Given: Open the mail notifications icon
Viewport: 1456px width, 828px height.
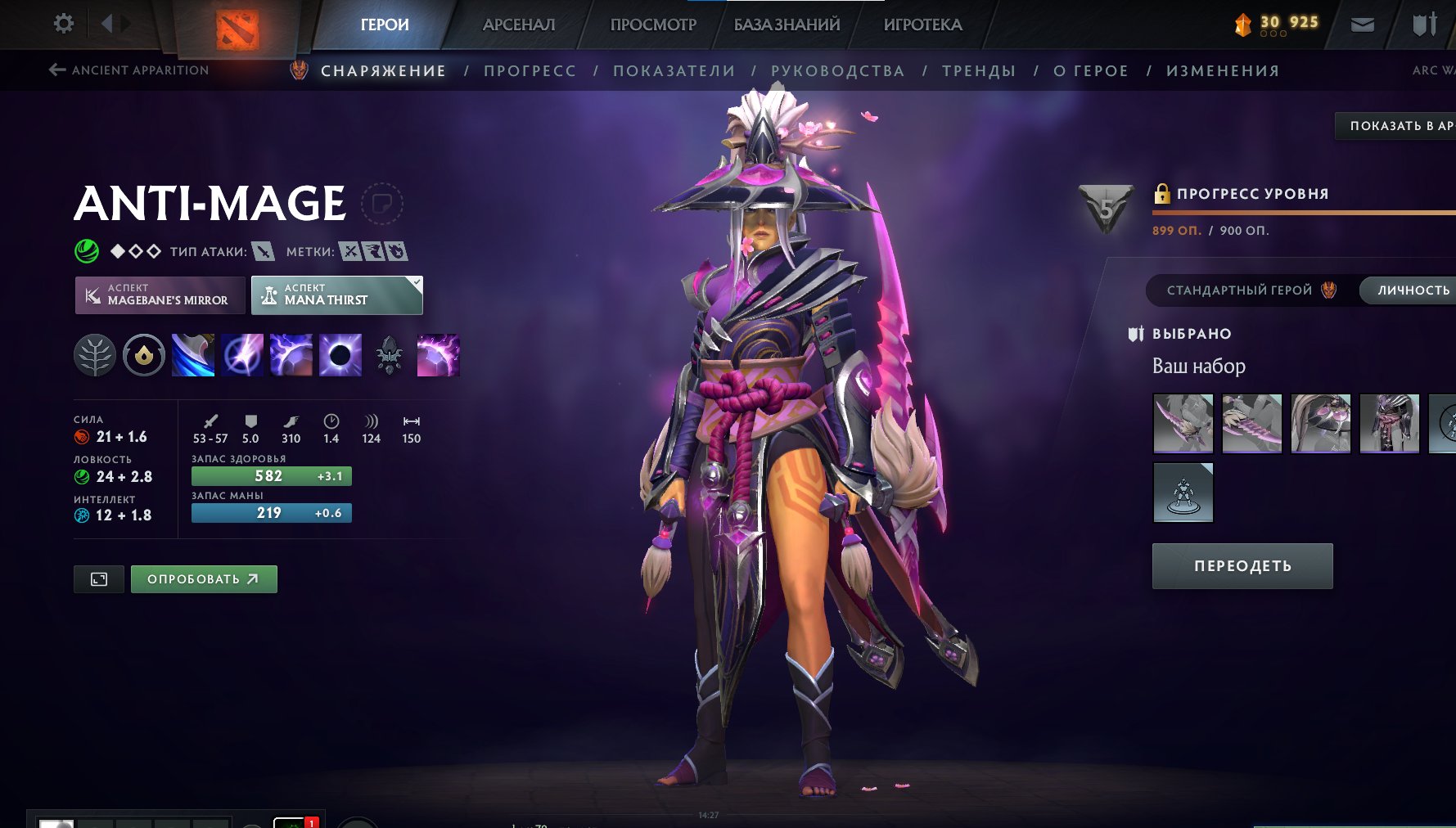Looking at the screenshot, I should [x=1363, y=24].
